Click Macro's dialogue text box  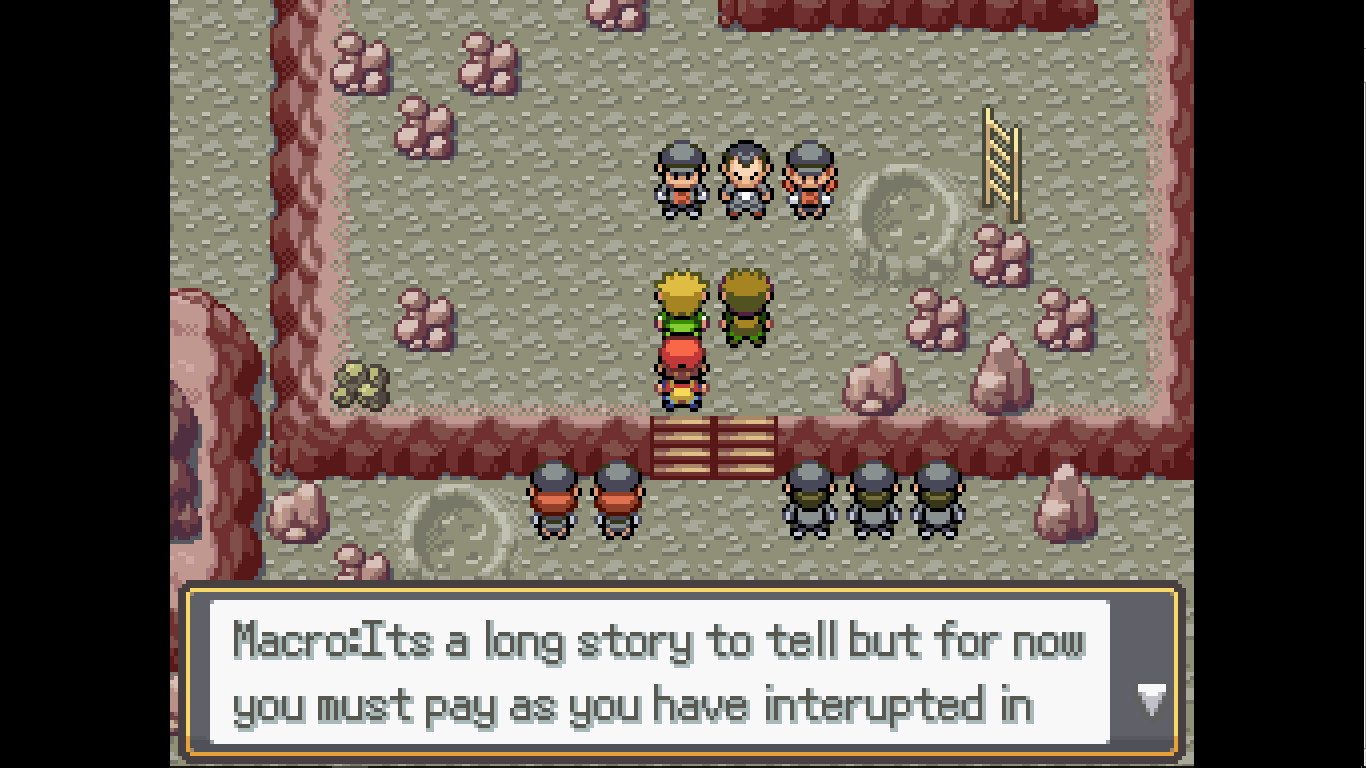[660, 672]
